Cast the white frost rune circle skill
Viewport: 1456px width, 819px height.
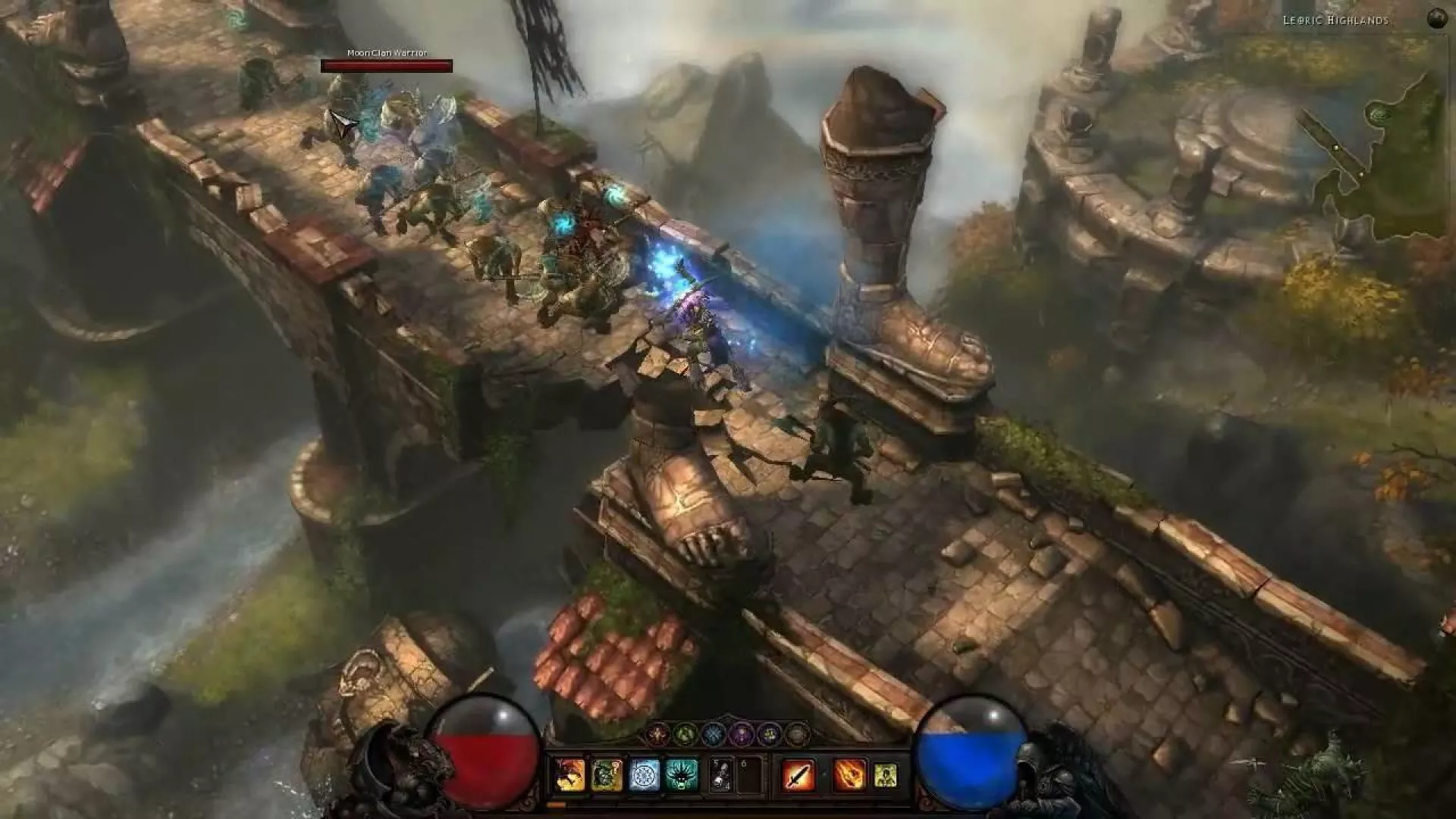[x=644, y=775]
